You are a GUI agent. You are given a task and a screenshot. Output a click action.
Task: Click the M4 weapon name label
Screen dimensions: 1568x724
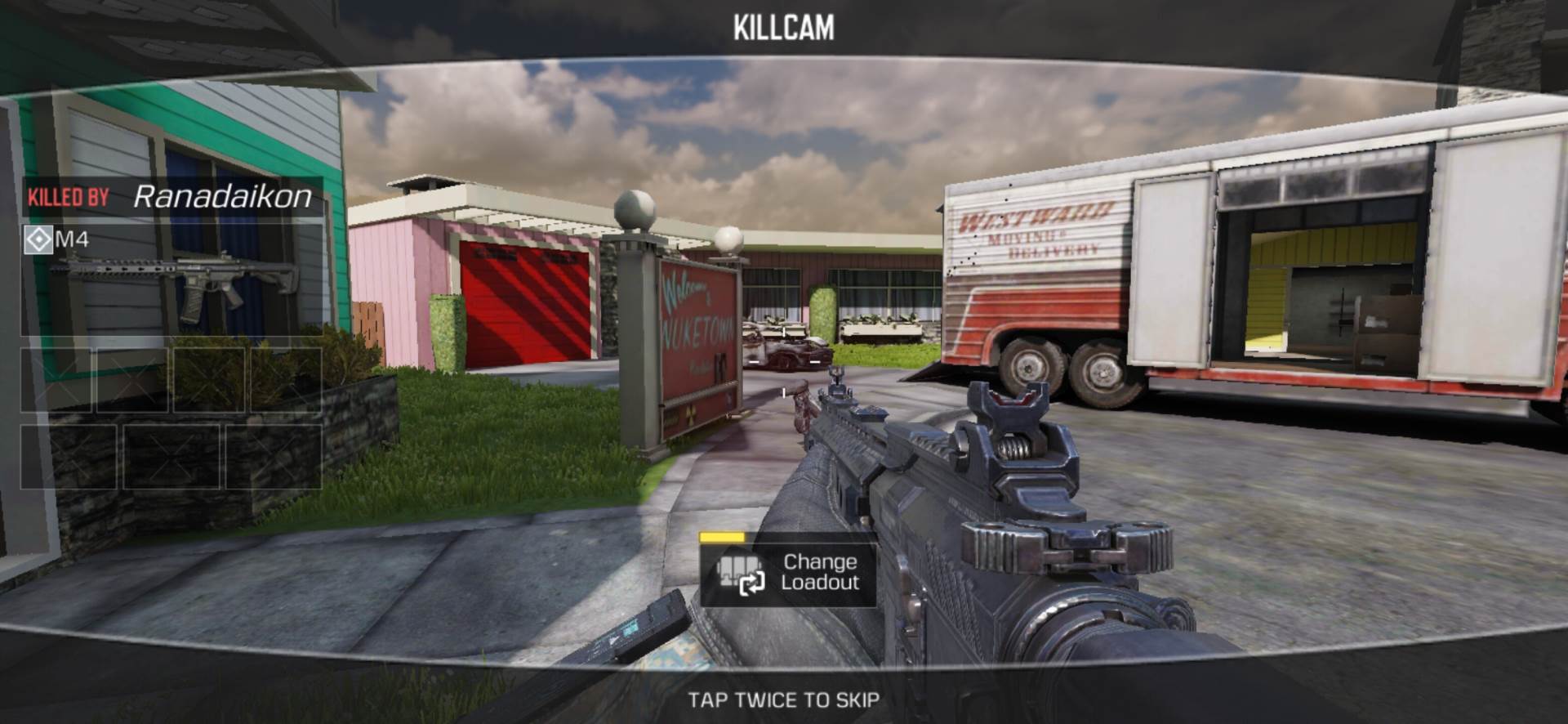pyautogui.click(x=71, y=239)
